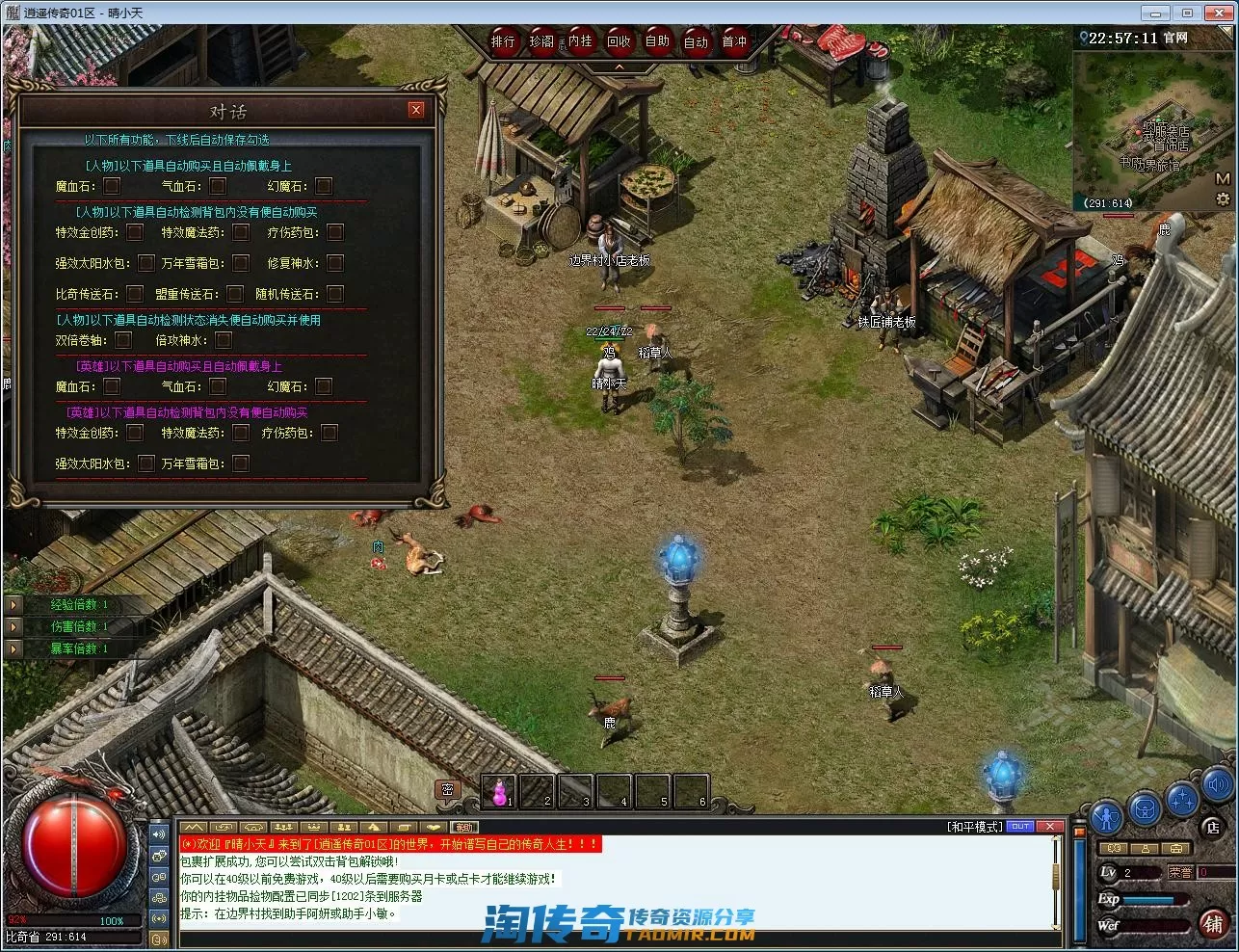Tick the 倍攻神水 checkbox

click(224, 340)
